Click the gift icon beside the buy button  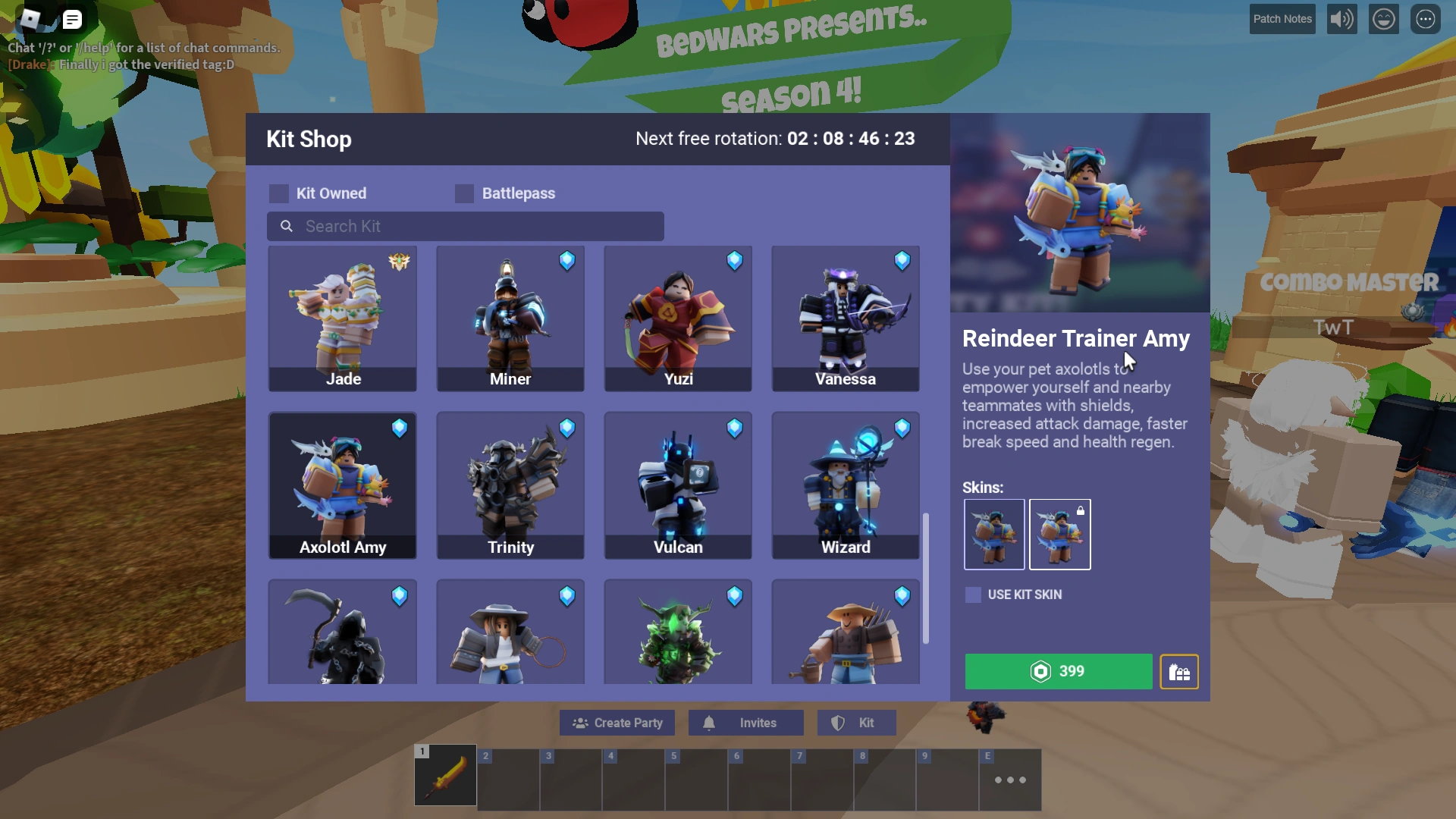pos(1179,672)
